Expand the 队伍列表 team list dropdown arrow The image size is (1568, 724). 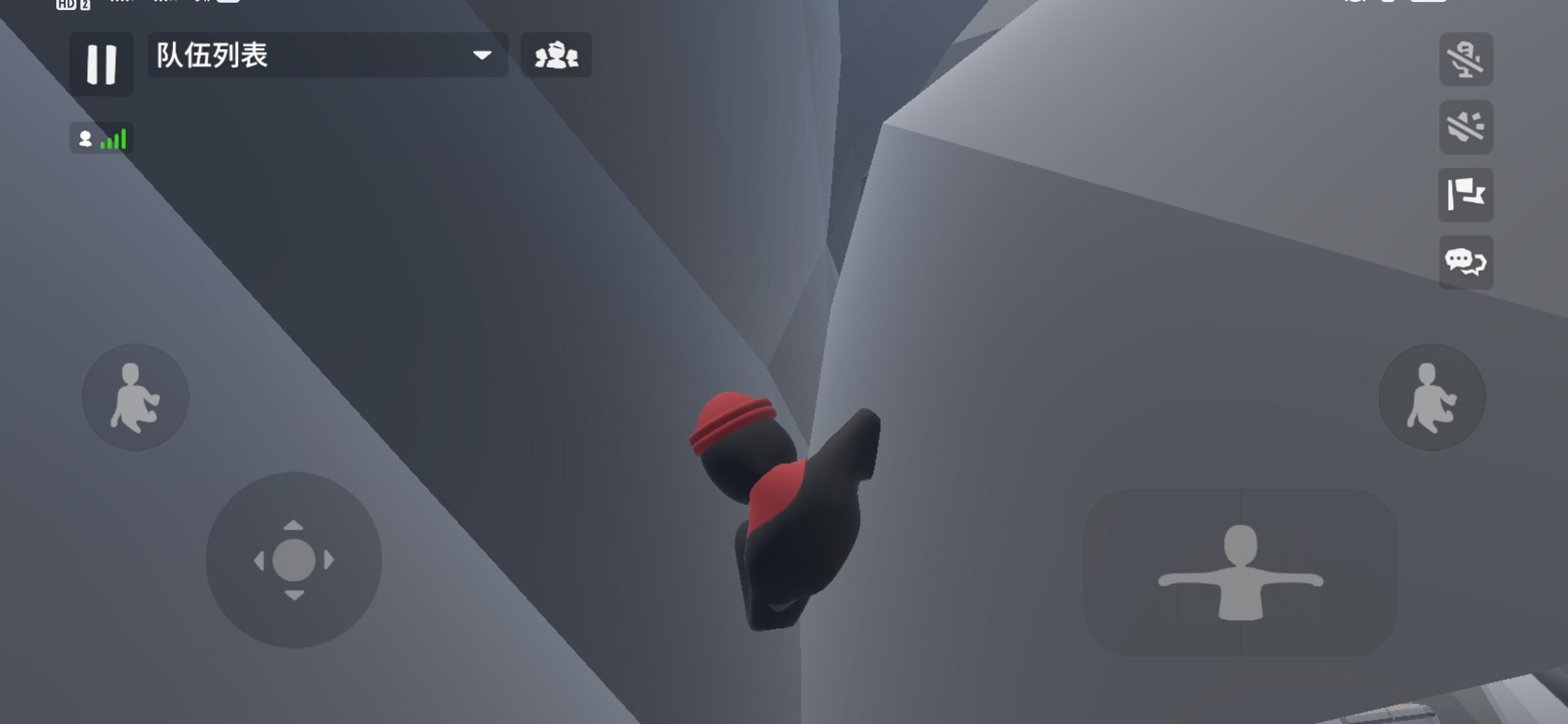pos(480,56)
